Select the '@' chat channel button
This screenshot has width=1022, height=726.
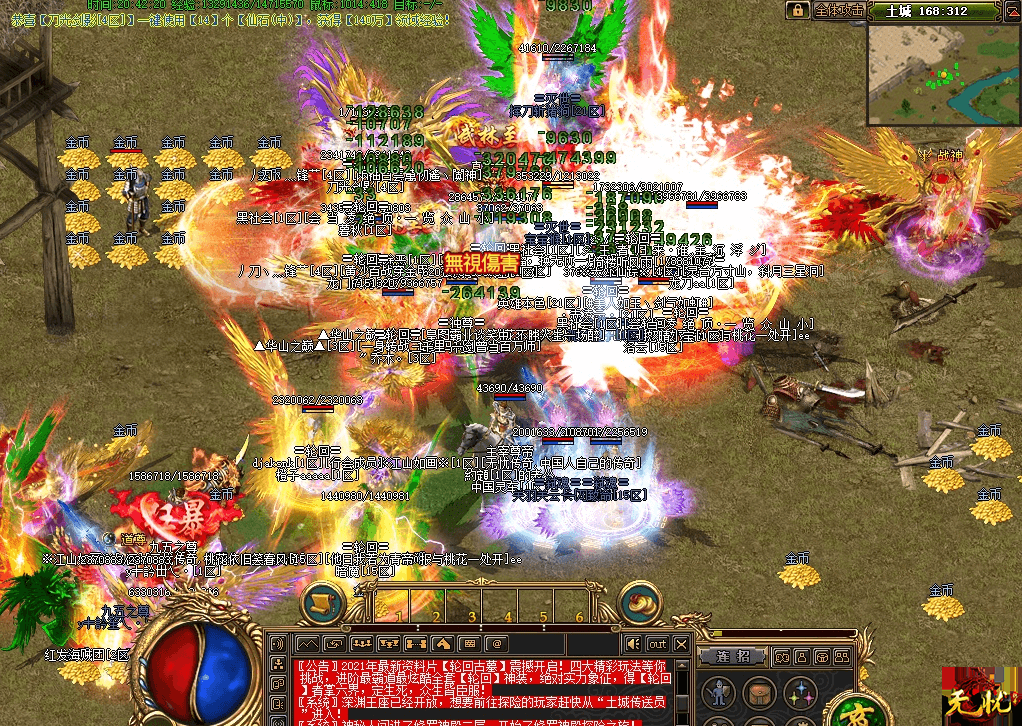(495, 644)
